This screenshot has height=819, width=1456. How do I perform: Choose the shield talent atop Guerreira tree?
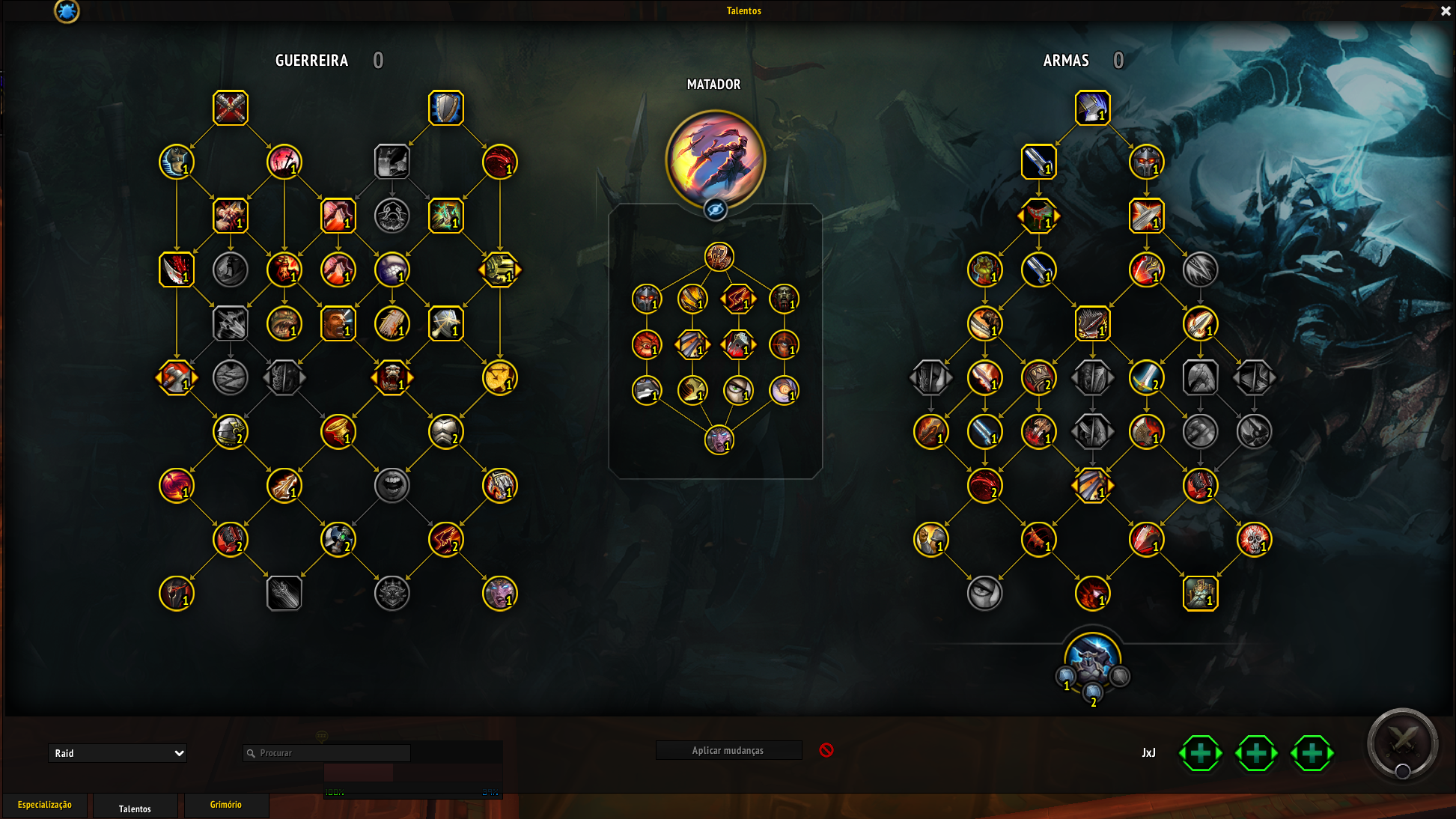[x=446, y=108]
